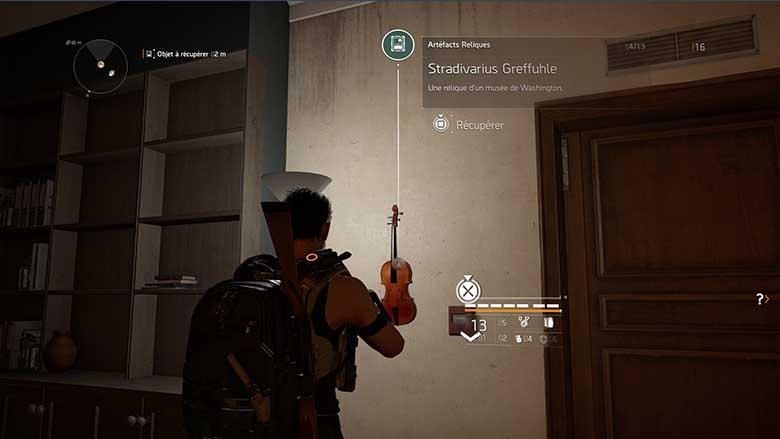Screen dimensions: 780x439
Task: Click the Artéfacts Reliques collectible icon
Action: (x=398, y=45)
